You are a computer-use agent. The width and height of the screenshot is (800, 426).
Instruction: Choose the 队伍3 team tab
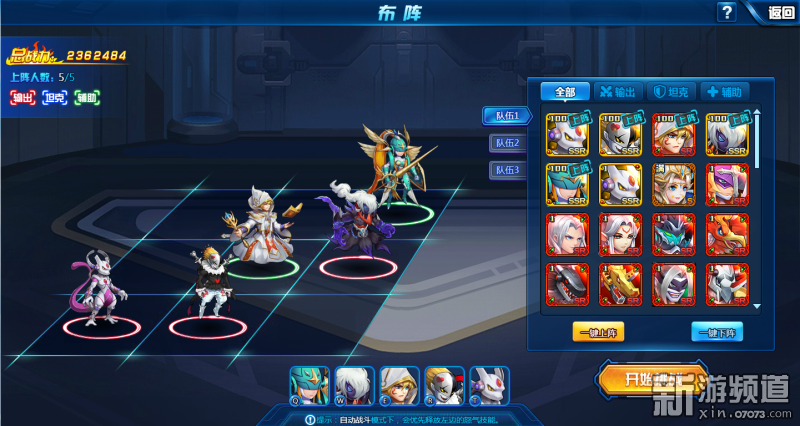(506, 170)
